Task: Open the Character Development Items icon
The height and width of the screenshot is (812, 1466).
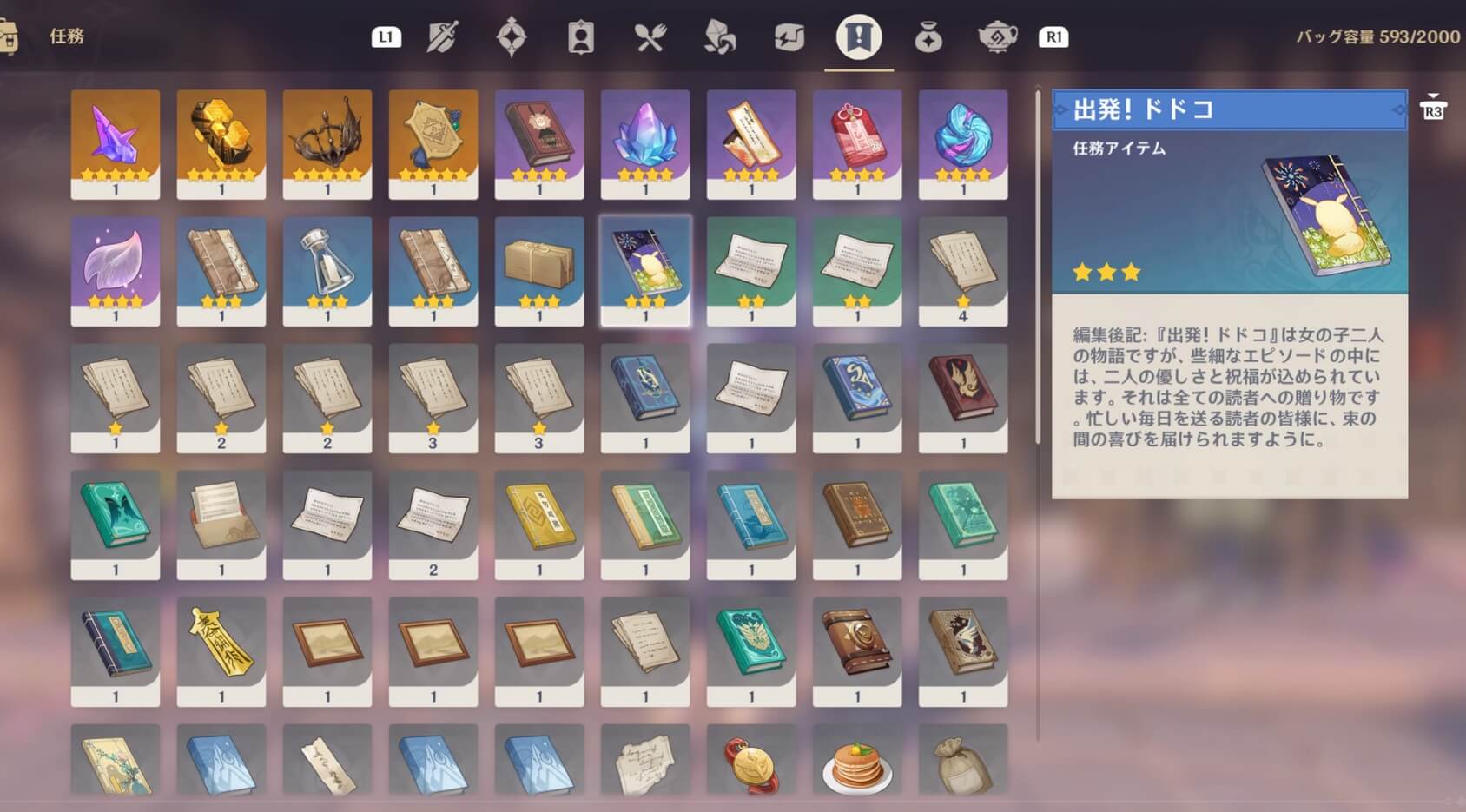Action: click(x=580, y=37)
